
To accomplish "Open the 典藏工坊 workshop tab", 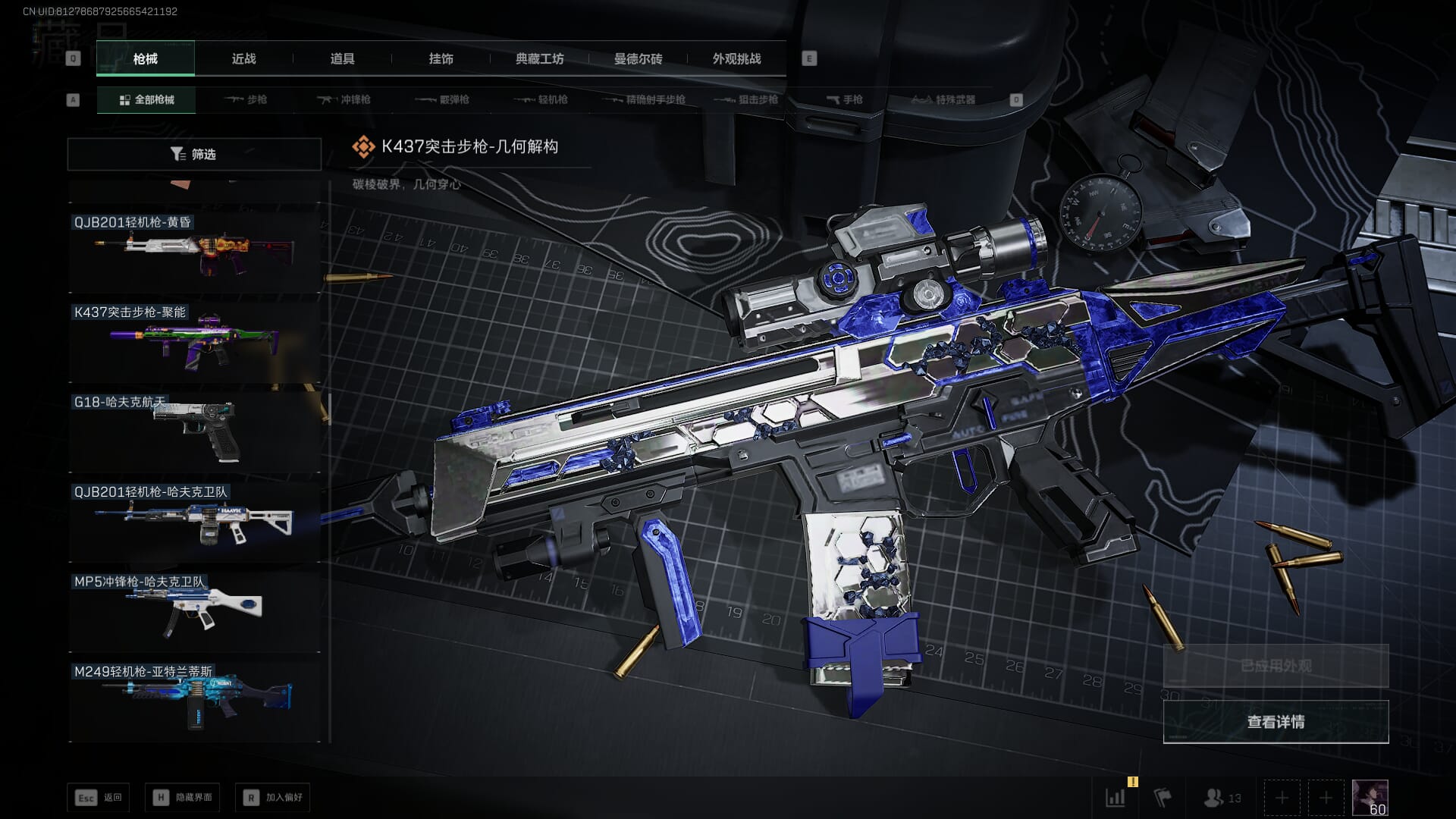I will click(x=539, y=58).
